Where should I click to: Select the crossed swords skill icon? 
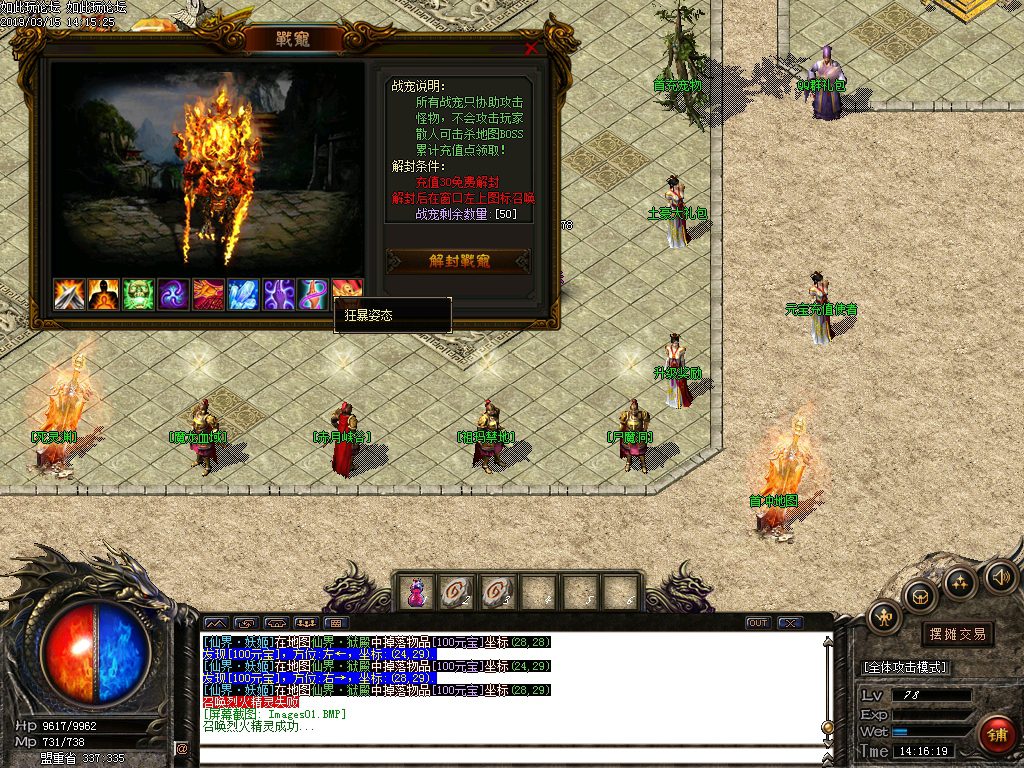pos(69,294)
